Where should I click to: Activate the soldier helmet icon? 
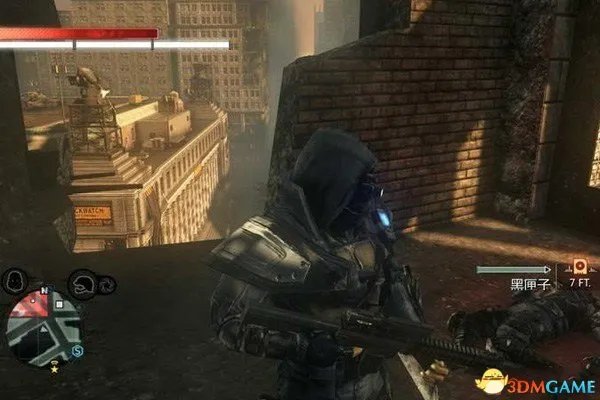pos(83,283)
